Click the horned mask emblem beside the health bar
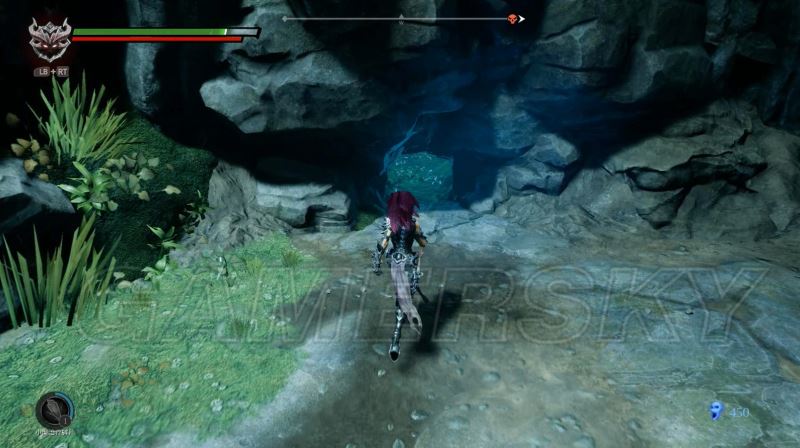Image resolution: width=800 pixels, height=448 pixels. pos(47,38)
